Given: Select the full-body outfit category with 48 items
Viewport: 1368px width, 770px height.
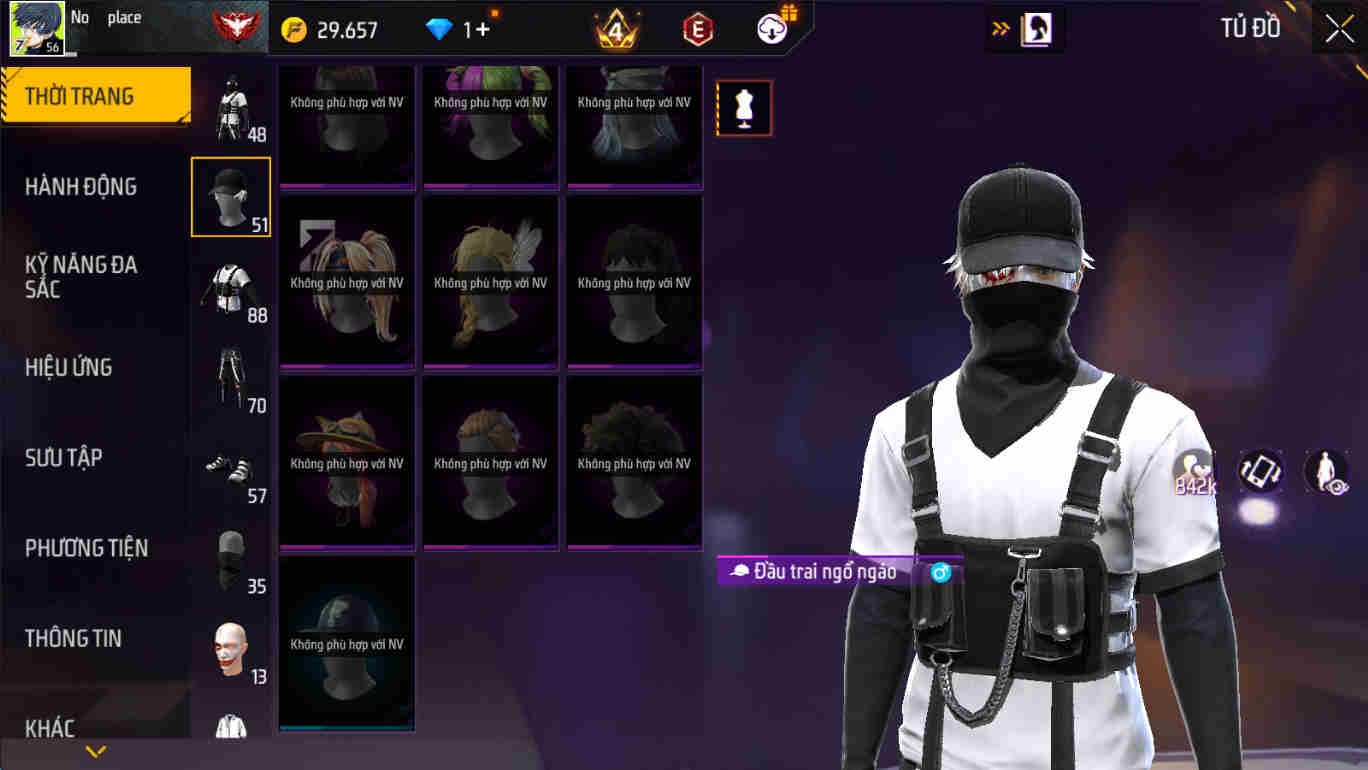Looking at the screenshot, I should 230,110.
